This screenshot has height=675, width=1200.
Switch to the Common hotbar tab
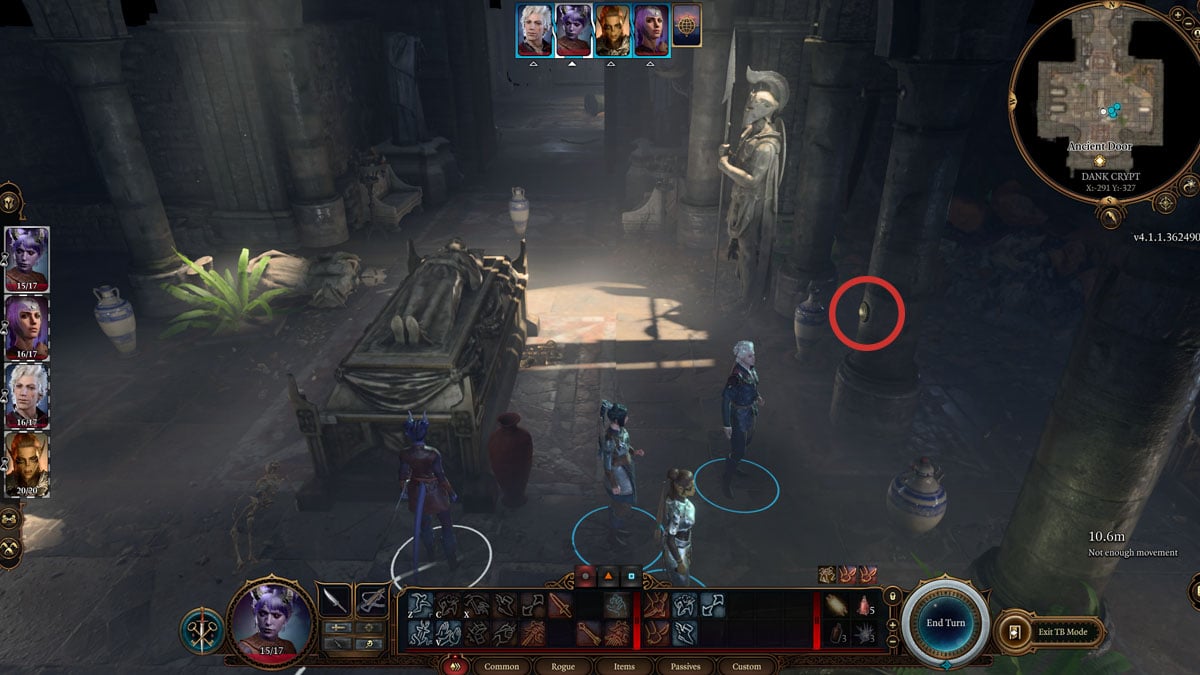[x=501, y=666]
